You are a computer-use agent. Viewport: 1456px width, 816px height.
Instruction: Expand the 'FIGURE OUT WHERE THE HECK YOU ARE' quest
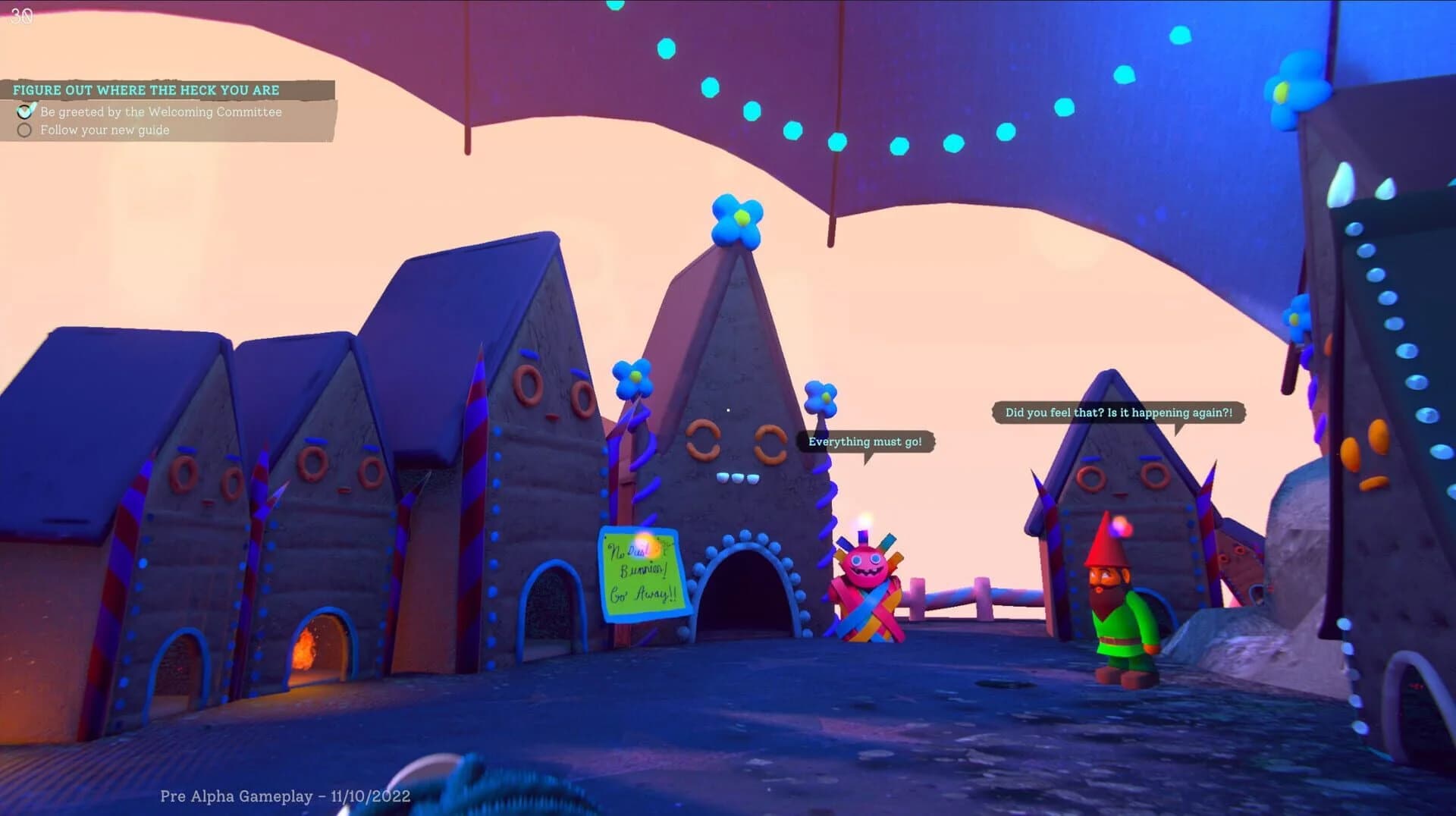coord(146,89)
